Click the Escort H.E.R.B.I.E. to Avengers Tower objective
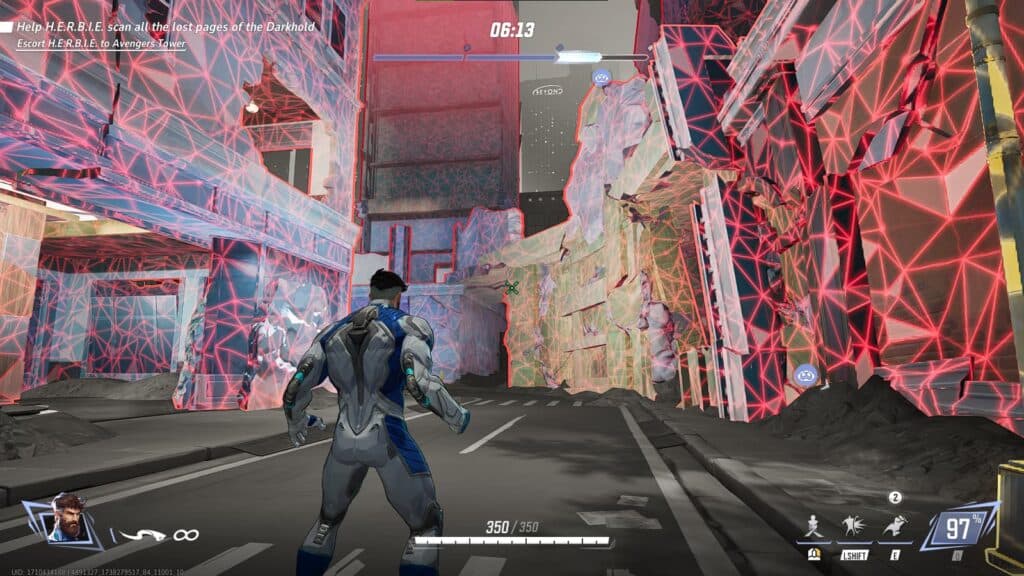Viewport: 1024px width, 576px height. coord(100,43)
